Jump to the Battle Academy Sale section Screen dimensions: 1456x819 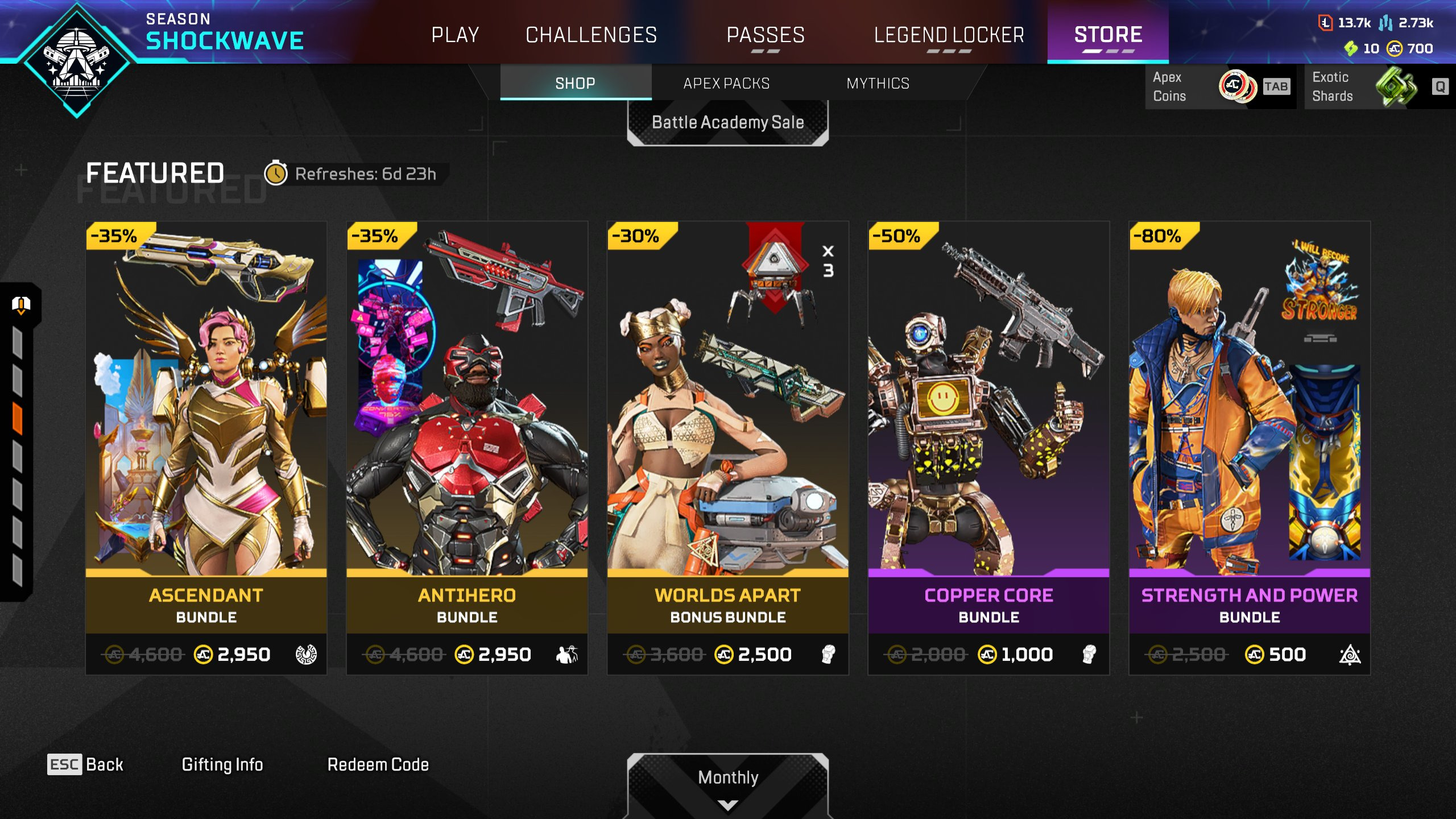click(727, 122)
